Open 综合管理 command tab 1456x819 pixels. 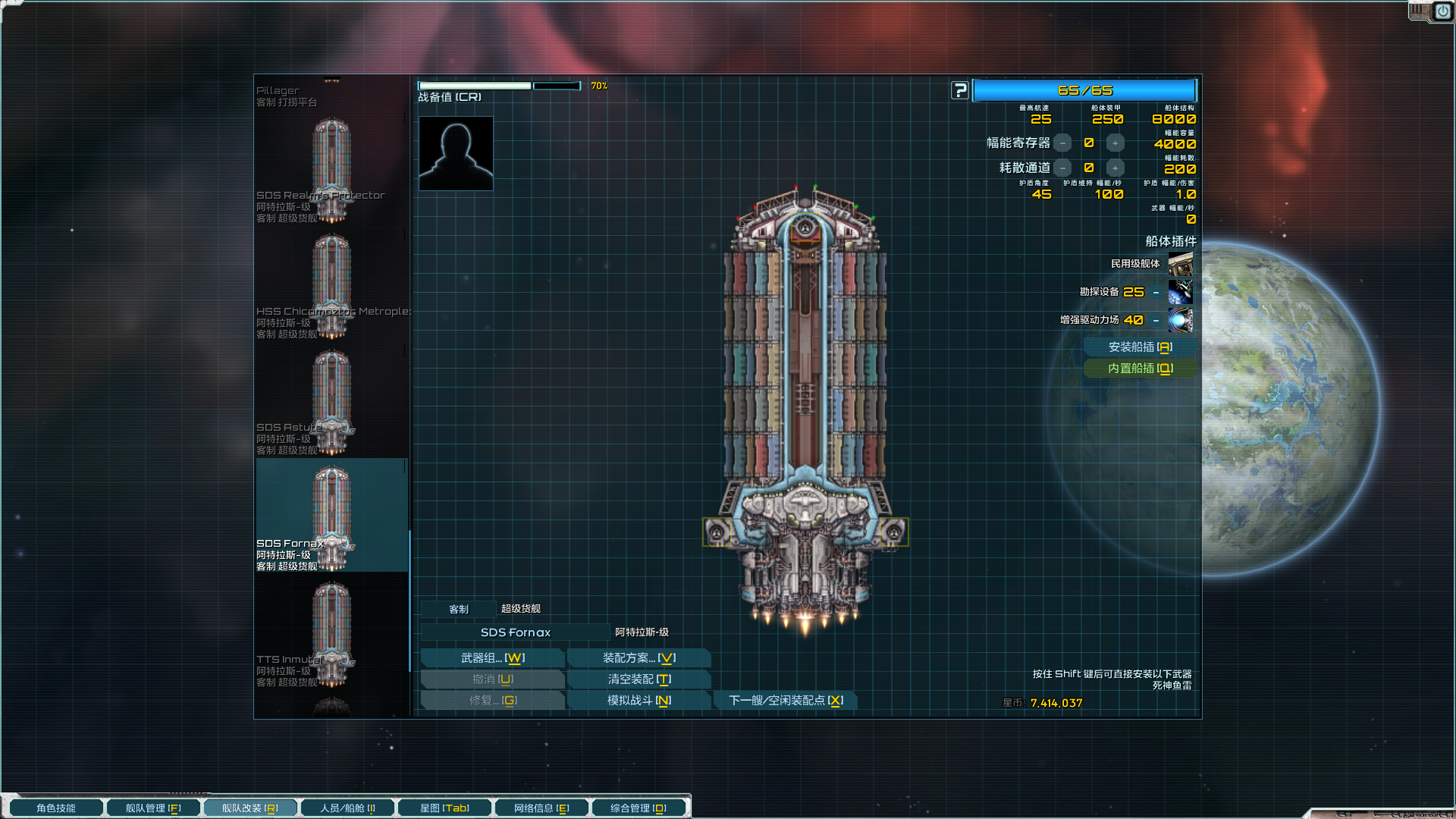pos(638,808)
